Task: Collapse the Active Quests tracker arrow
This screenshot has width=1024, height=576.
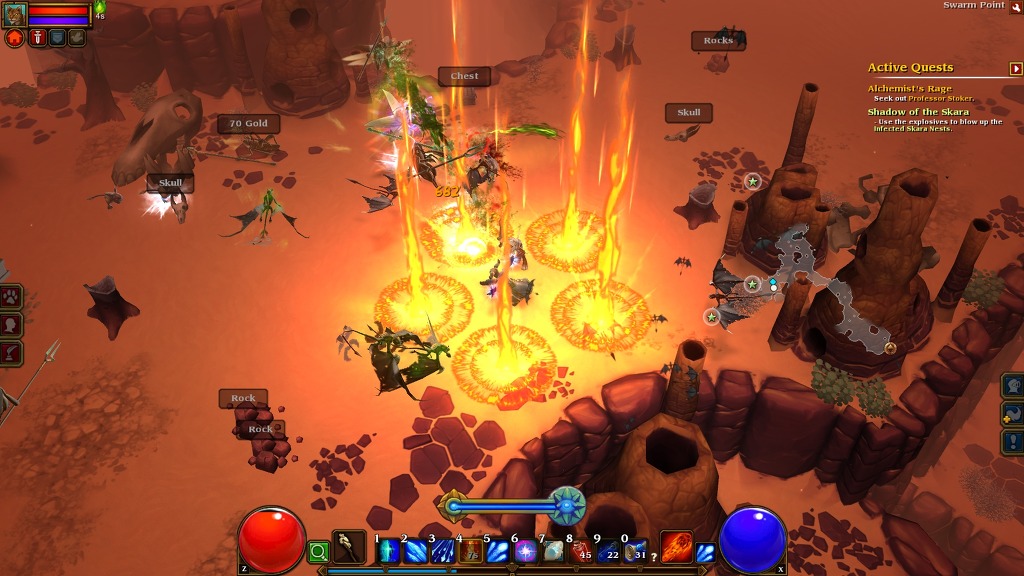Action: click(x=1016, y=68)
